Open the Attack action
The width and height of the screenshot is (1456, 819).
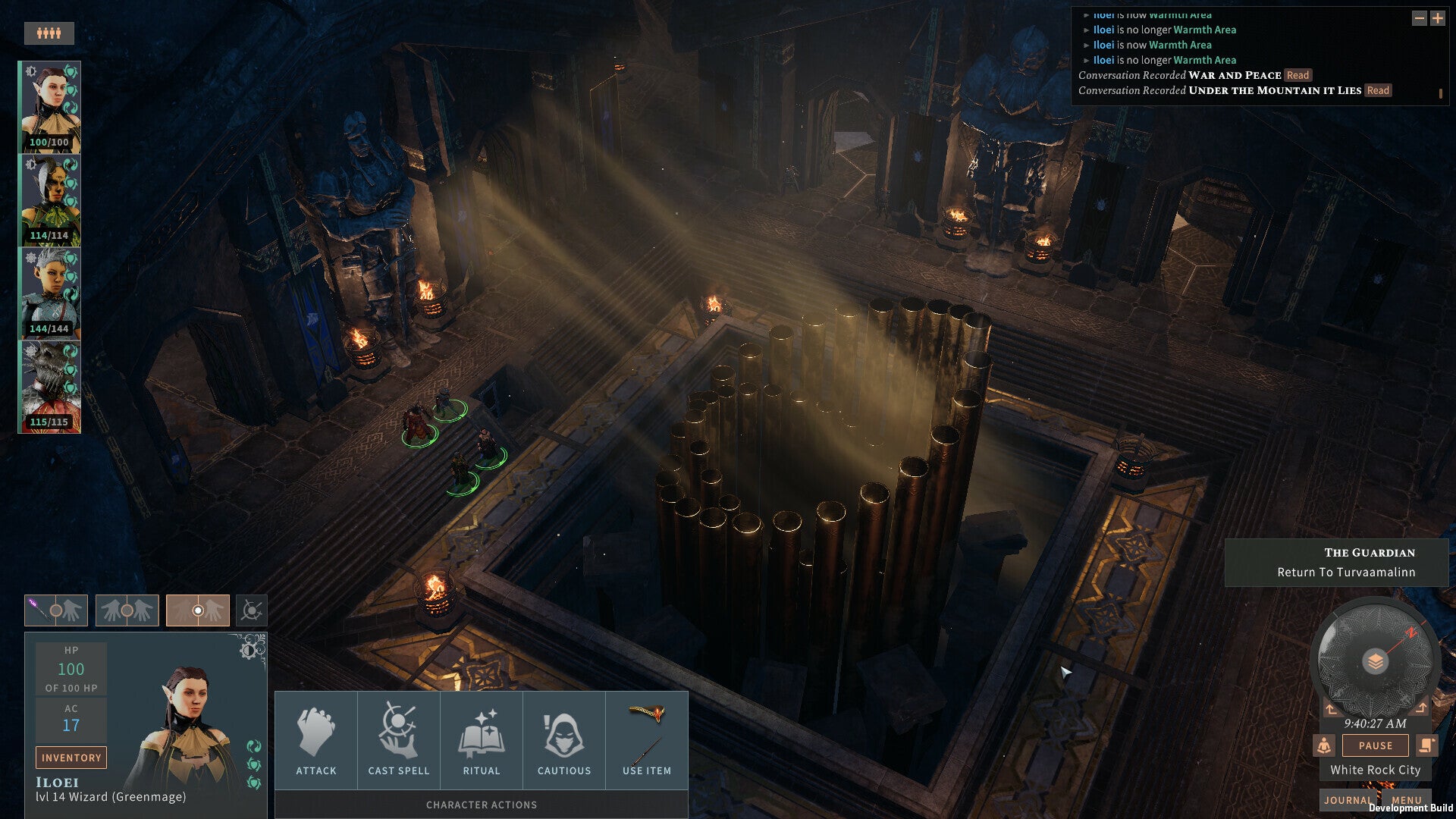(315, 740)
